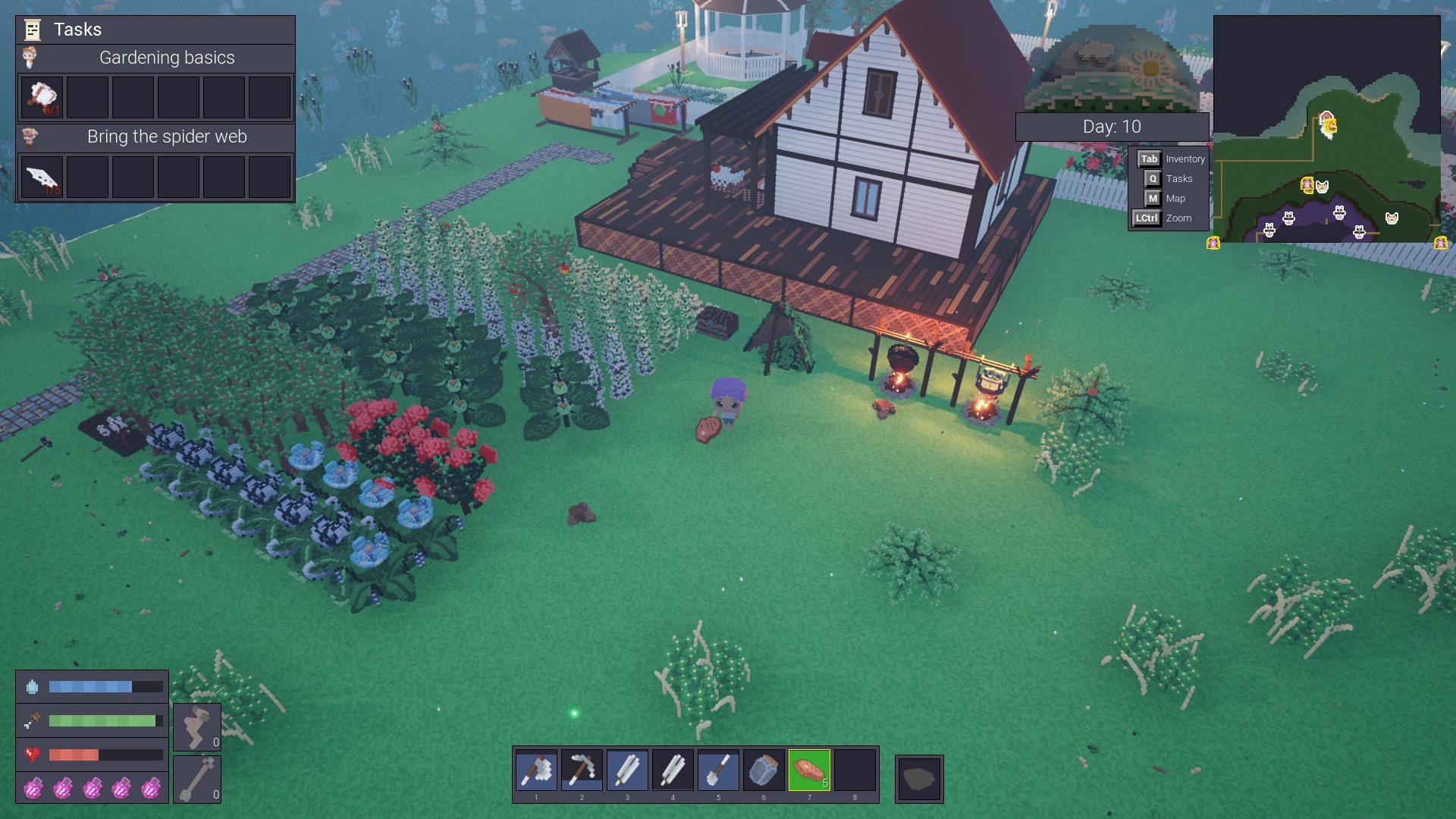Select the axe in hotbar slot 1
Screen dimensions: 1456x819
536,770
